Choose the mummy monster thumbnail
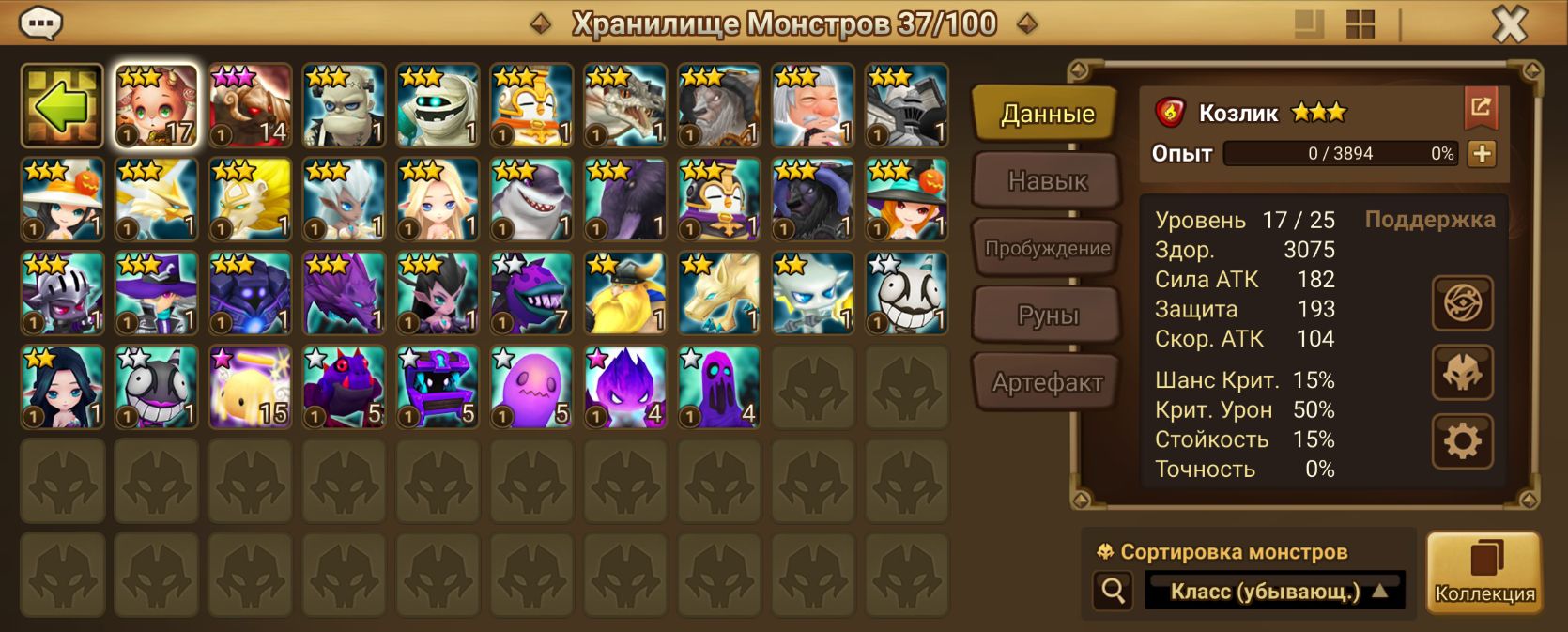The width and height of the screenshot is (1568, 632). click(x=438, y=106)
